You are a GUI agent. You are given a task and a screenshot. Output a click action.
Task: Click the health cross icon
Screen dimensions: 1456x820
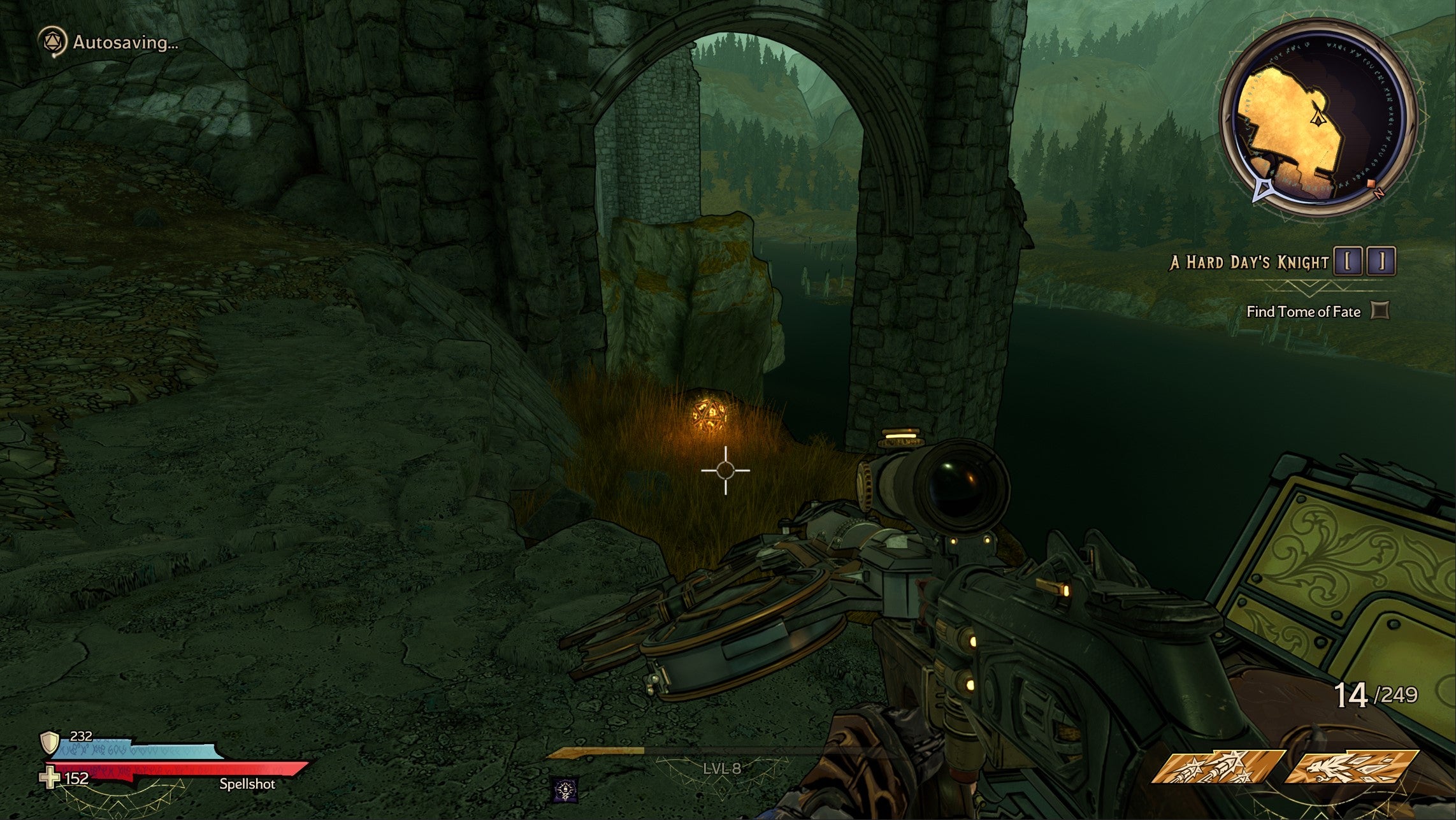click(50, 778)
